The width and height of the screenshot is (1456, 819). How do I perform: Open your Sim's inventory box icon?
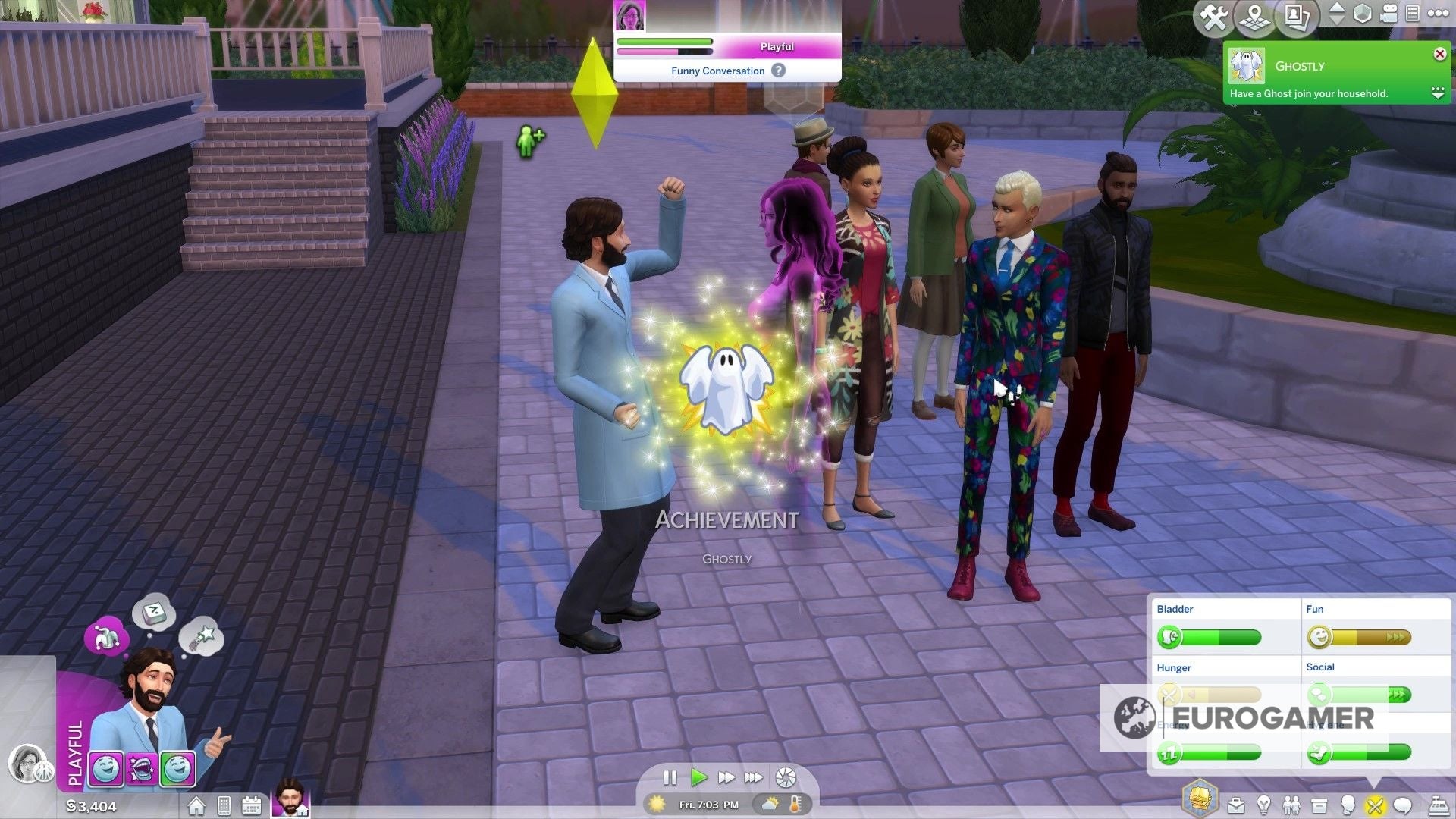click(x=1319, y=805)
